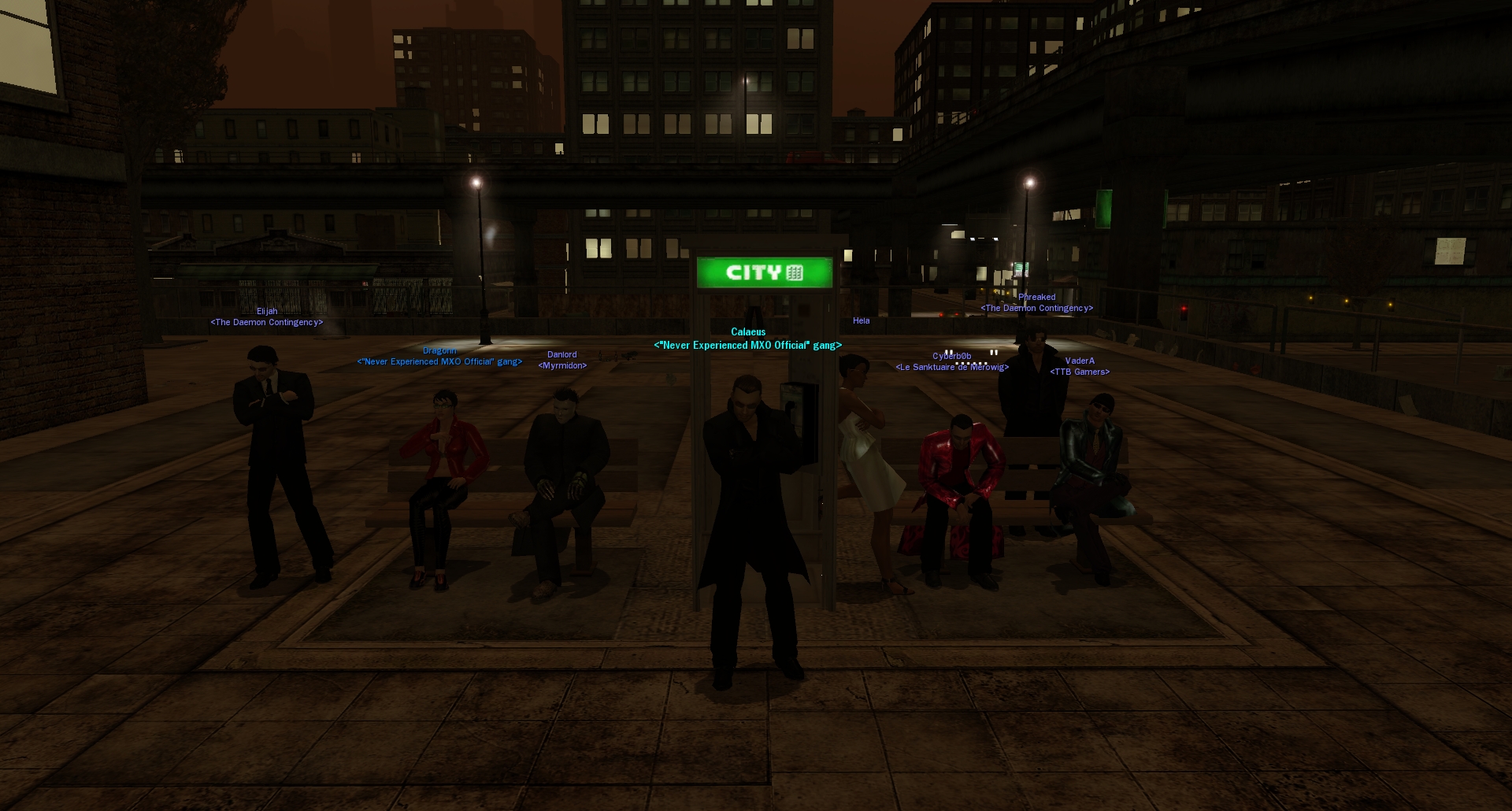Target Cyberb0b by the nameplate
The width and height of the screenshot is (1512, 811).
pyautogui.click(x=951, y=357)
